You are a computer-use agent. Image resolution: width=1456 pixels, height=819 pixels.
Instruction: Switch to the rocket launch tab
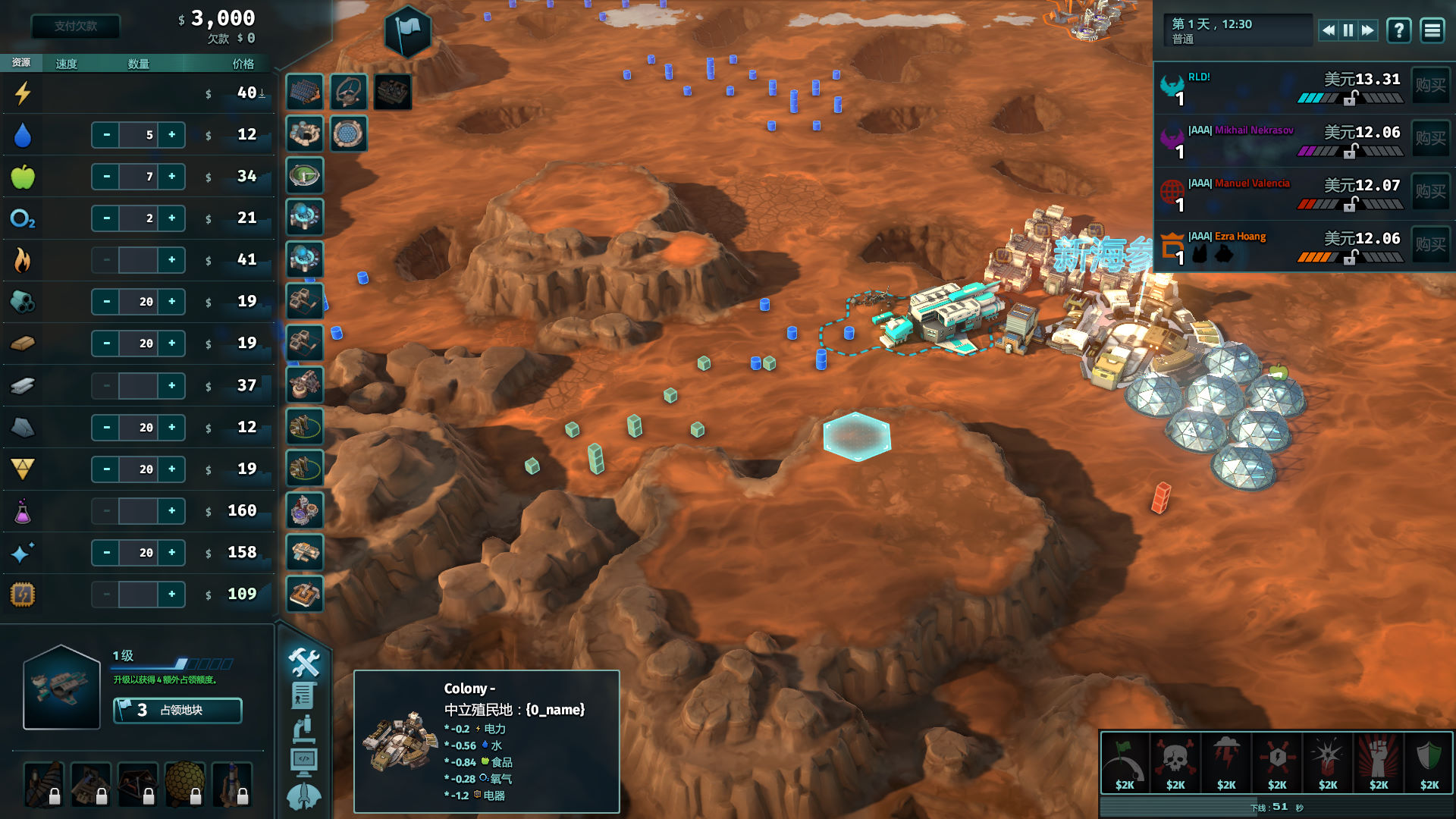304,796
